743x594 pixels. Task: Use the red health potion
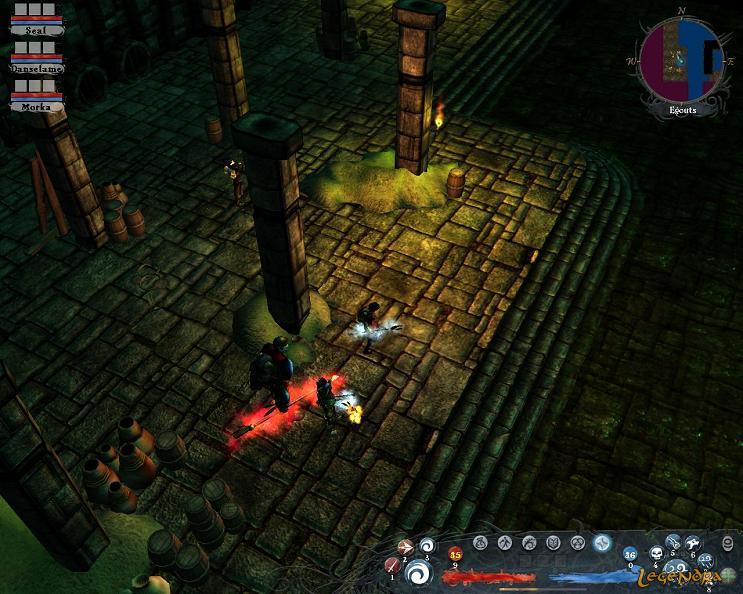[456, 555]
